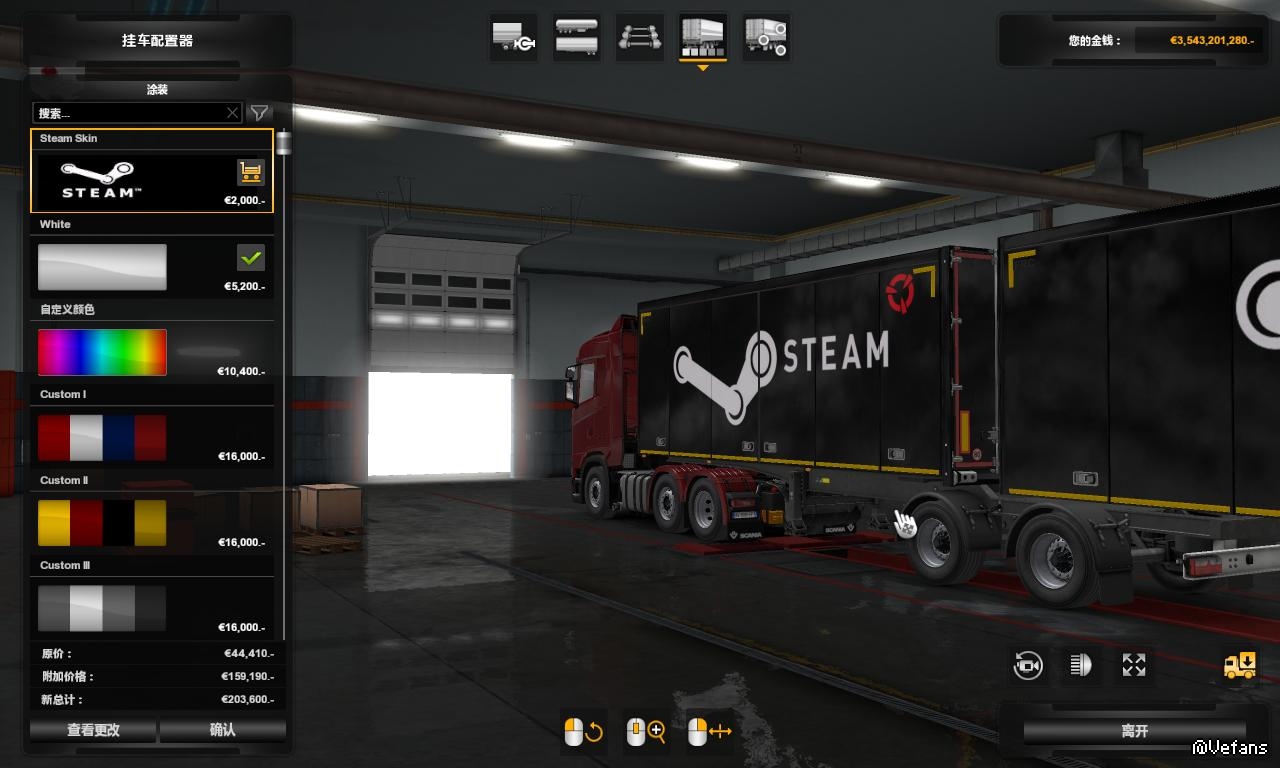
Task: Click the paint search field
Action: 128,113
